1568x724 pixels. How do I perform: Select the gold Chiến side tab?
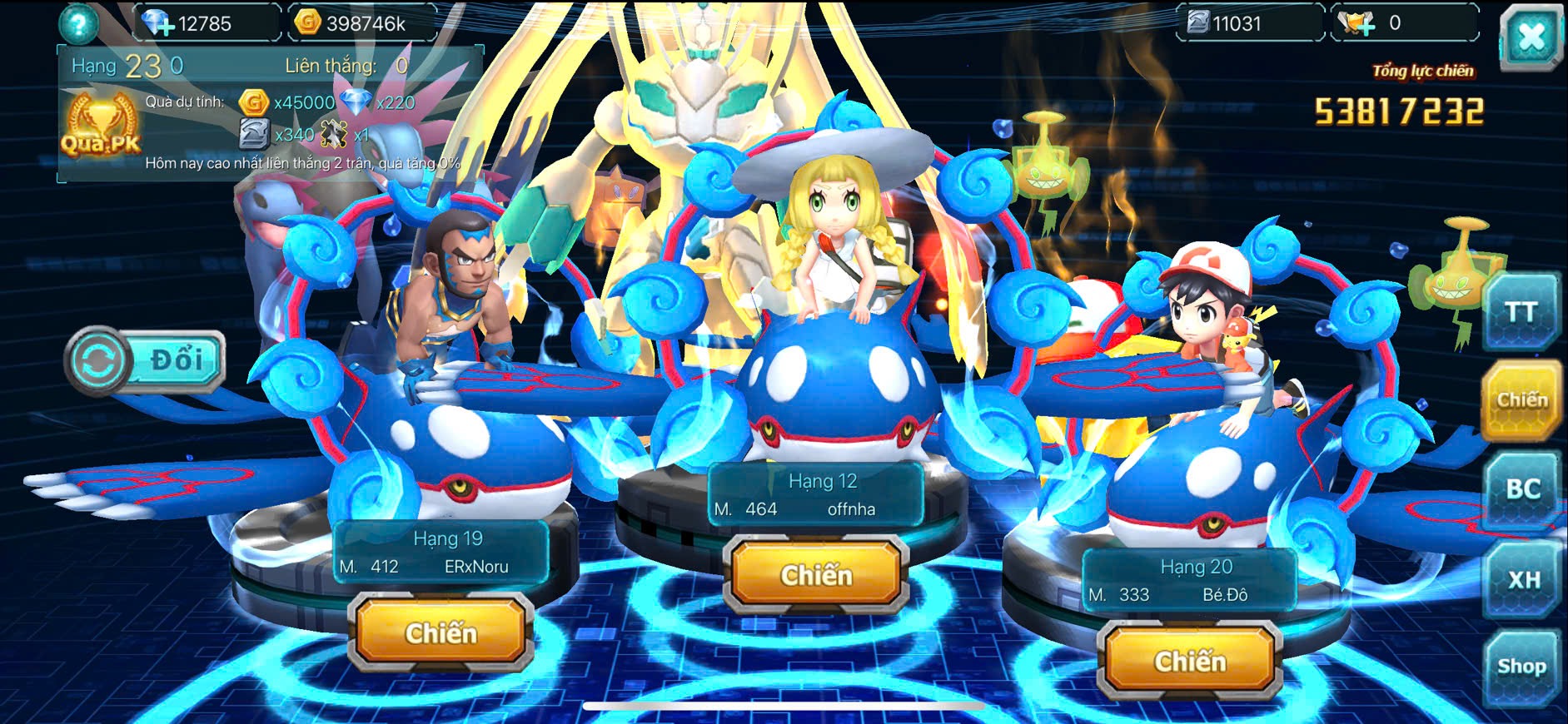pos(1521,400)
